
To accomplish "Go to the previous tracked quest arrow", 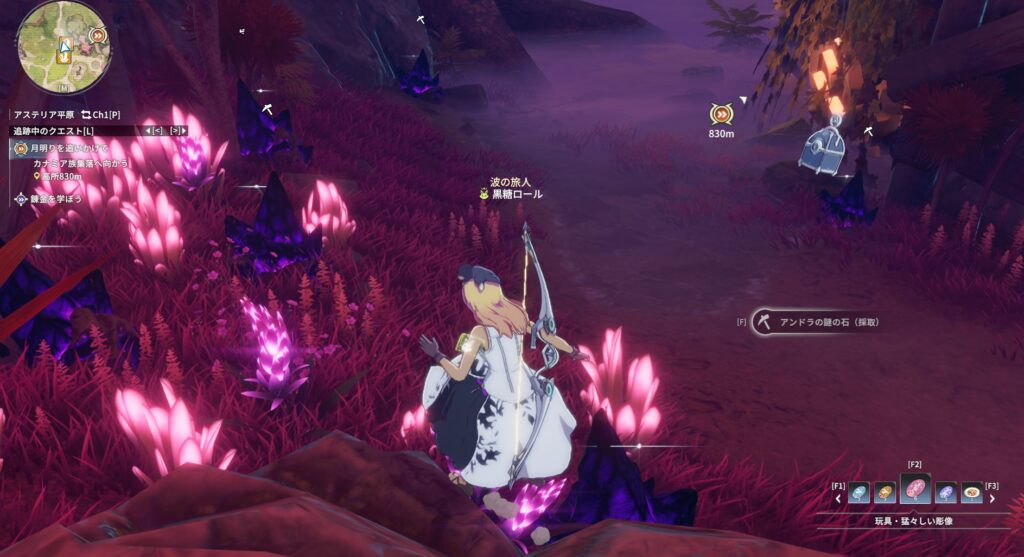I will pyautogui.click(x=153, y=131).
